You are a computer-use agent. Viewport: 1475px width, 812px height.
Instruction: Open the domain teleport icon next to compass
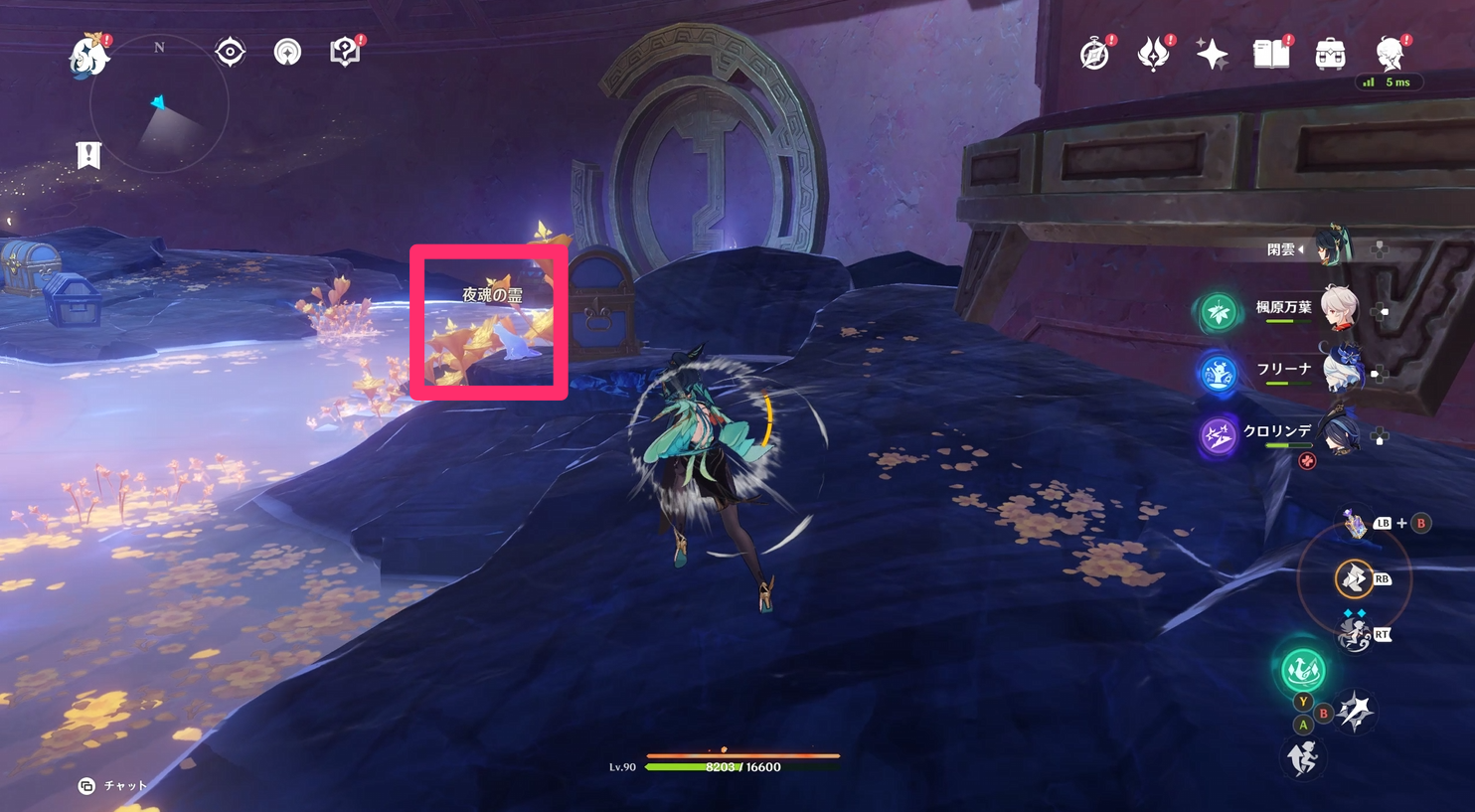click(287, 52)
